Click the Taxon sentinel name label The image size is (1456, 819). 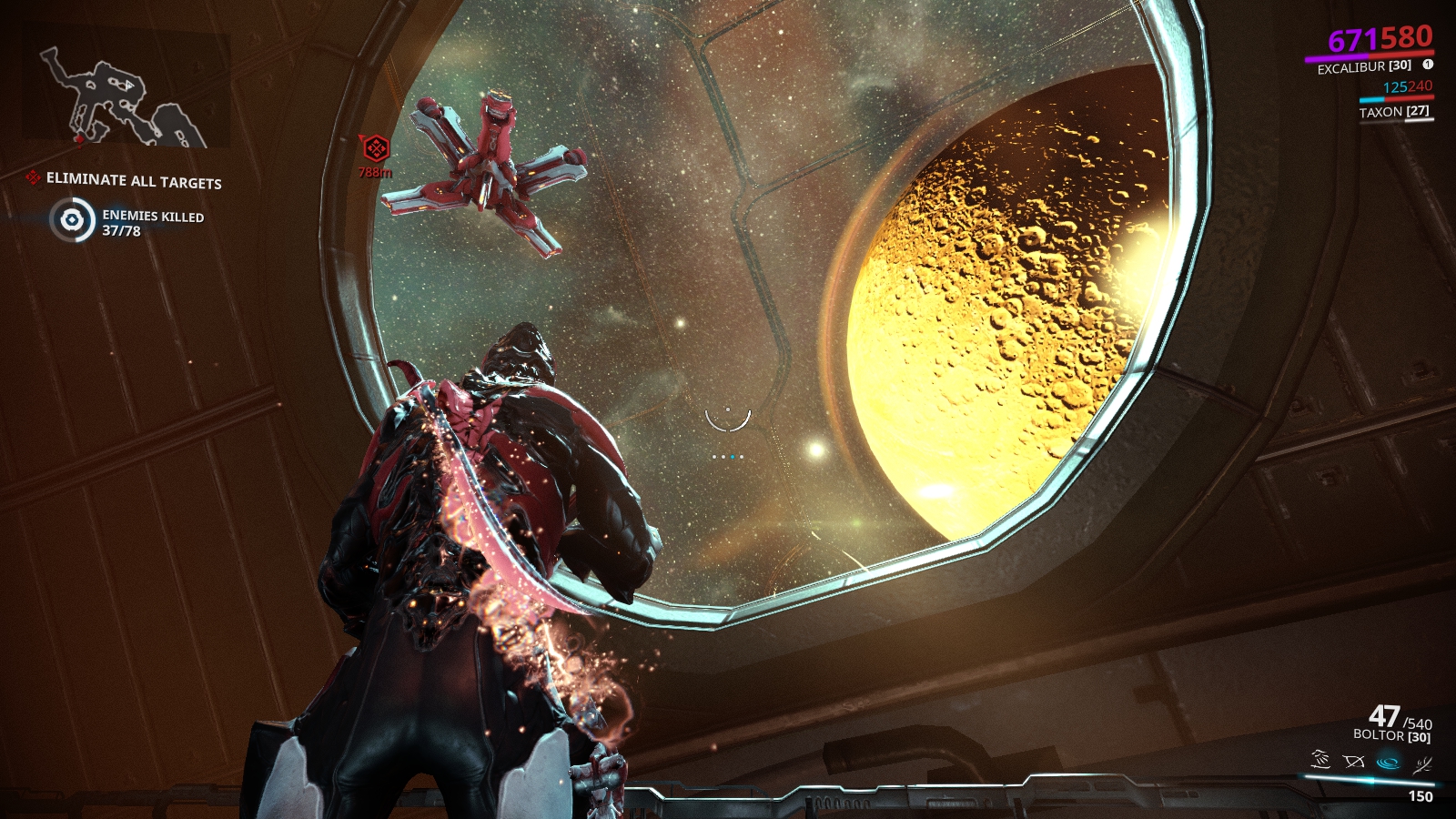click(1393, 112)
